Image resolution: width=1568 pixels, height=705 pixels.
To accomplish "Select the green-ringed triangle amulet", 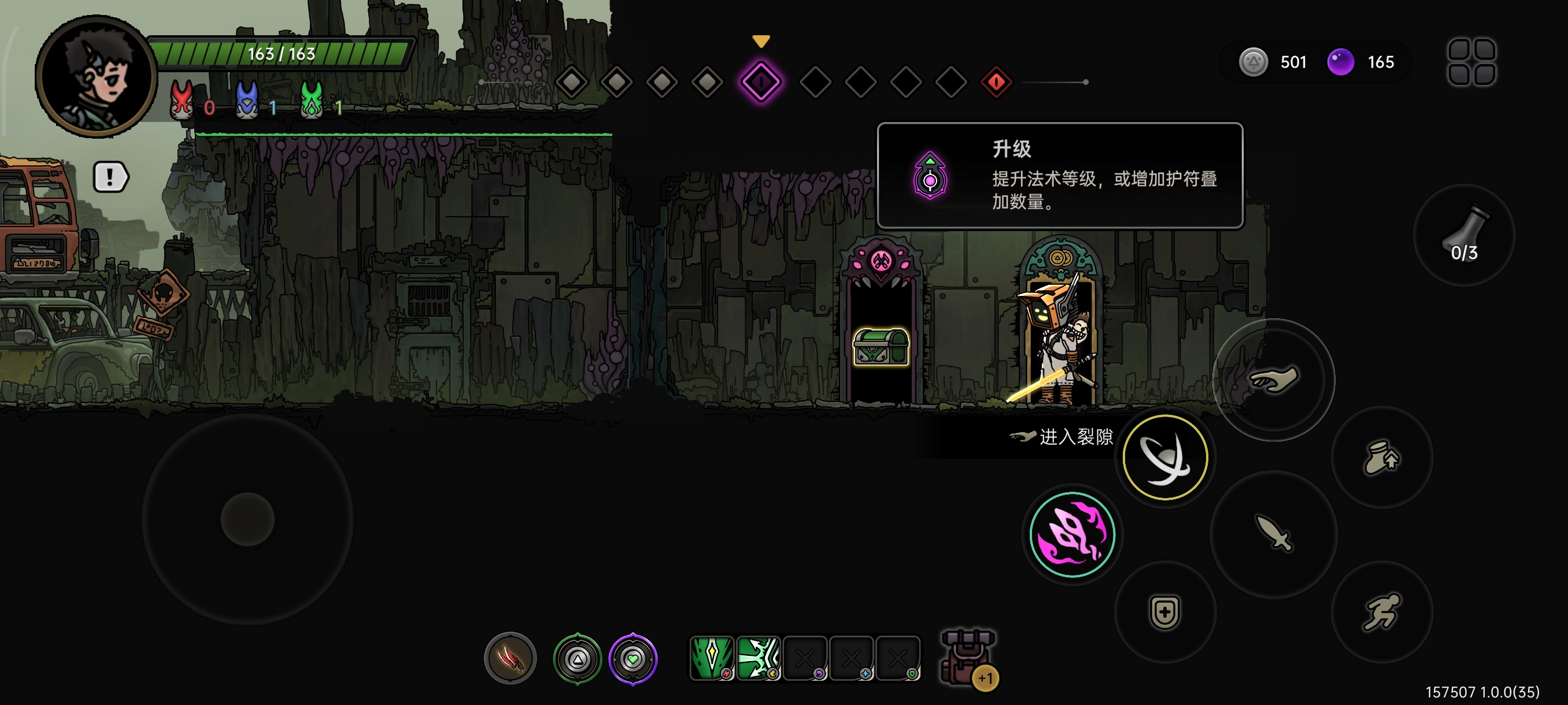I will coord(577,658).
